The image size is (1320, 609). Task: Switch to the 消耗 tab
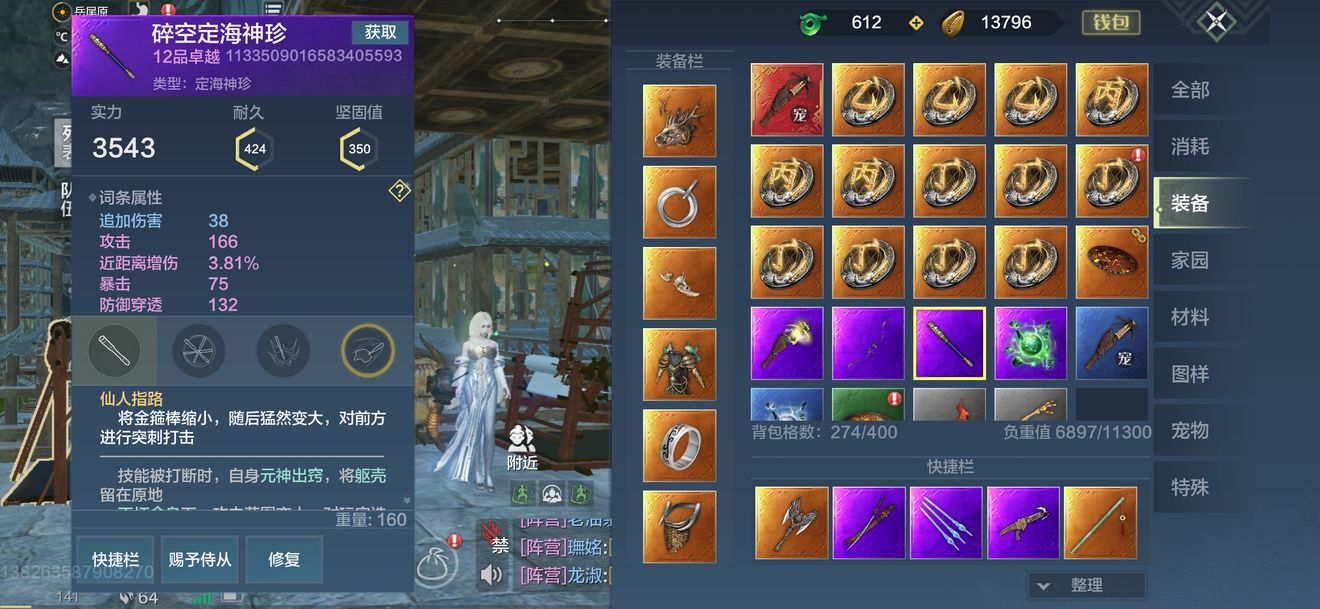1190,147
